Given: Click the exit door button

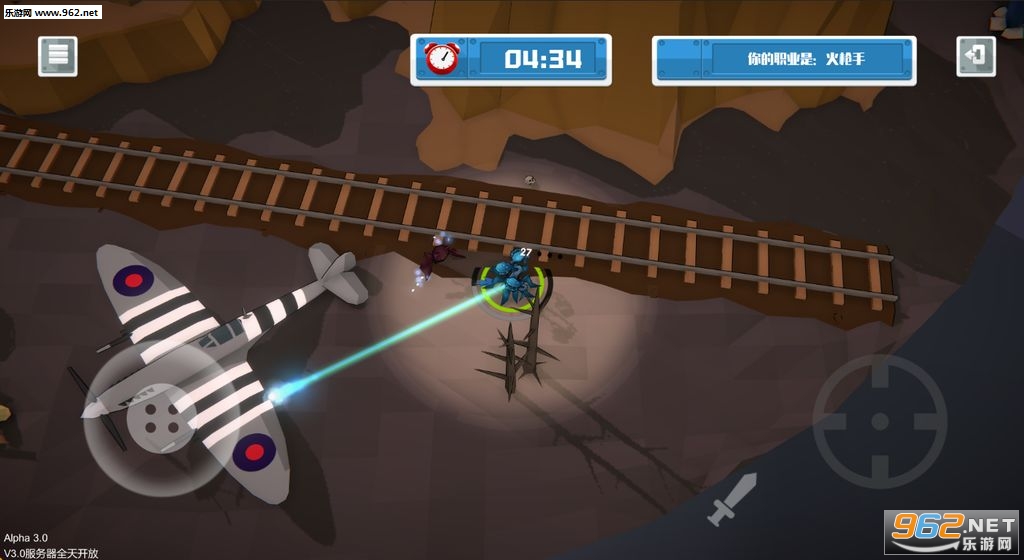Looking at the screenshot, I should tap(975, 56).
